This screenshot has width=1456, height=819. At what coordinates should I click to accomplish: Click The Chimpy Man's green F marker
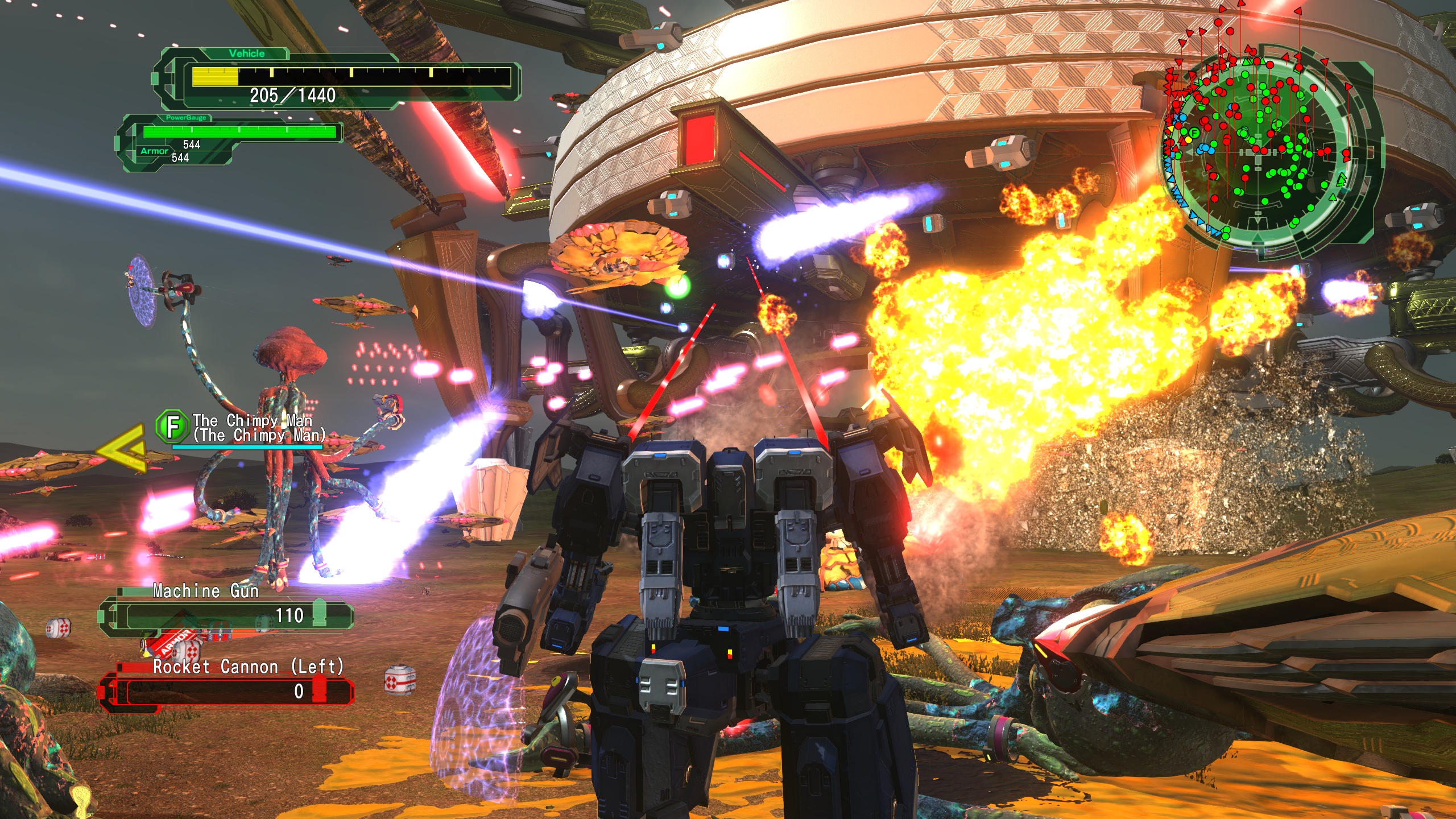click(x=173, y=427)
